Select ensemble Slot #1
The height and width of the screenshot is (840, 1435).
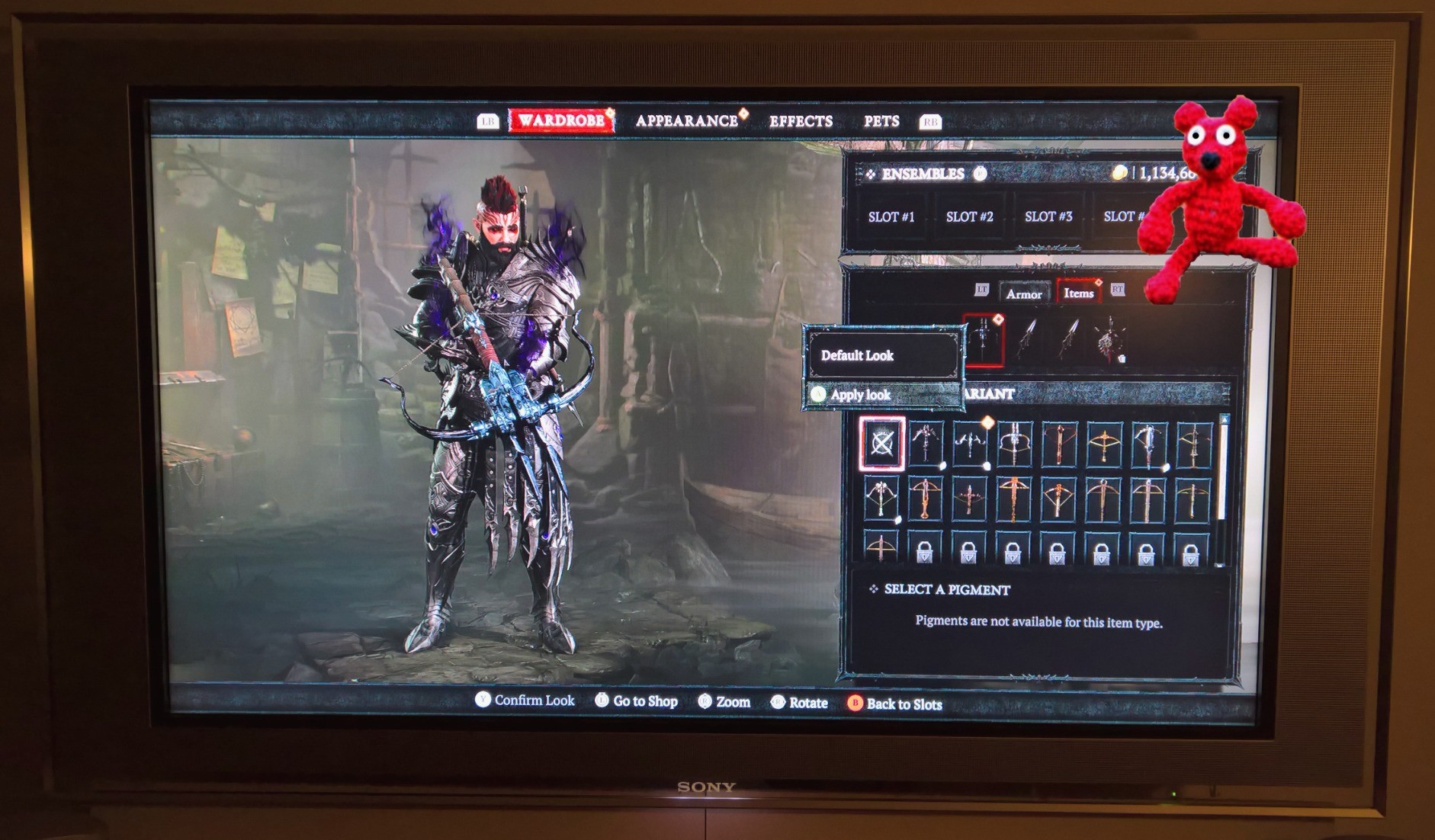pos(891,216)
